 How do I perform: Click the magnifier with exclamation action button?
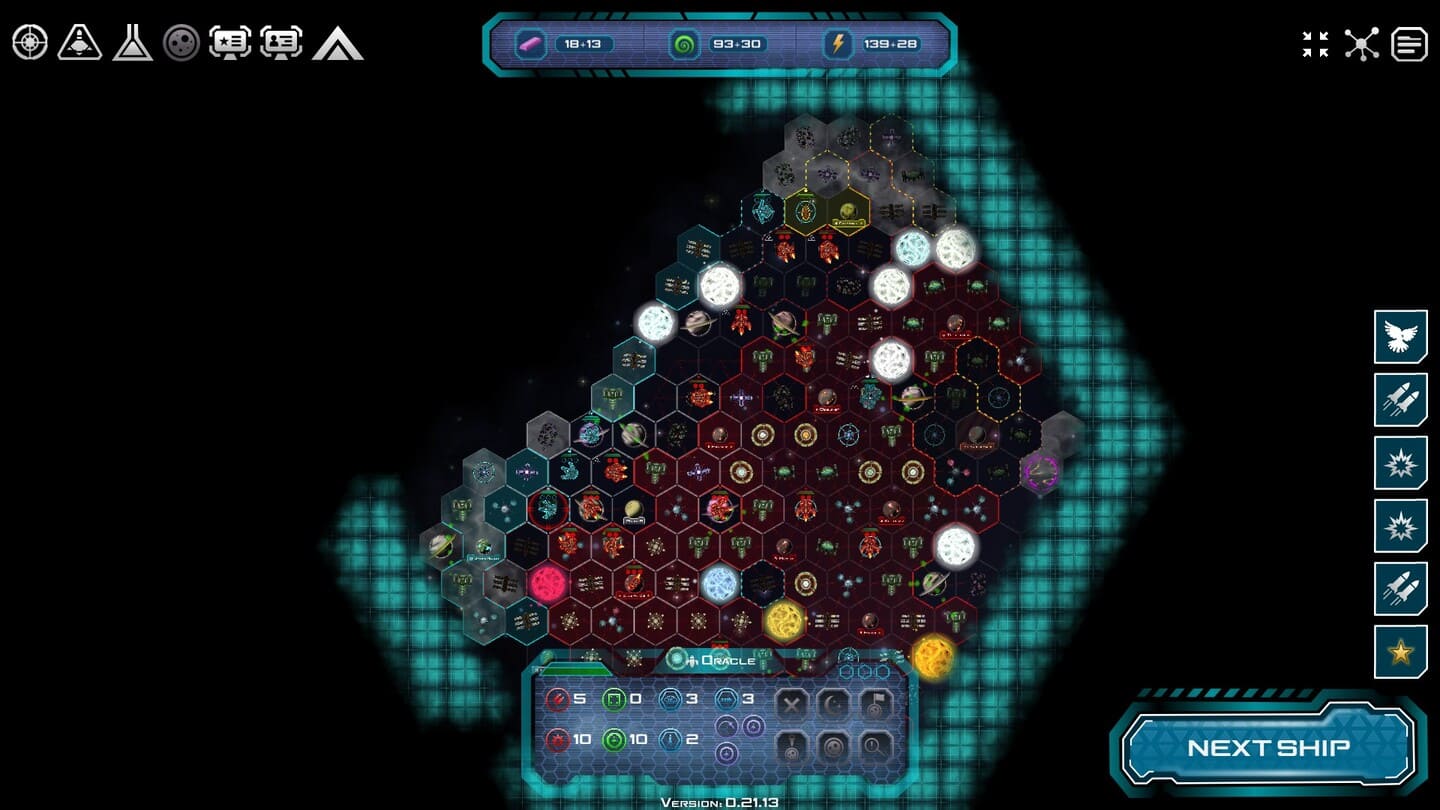click(x=876, y=745)
